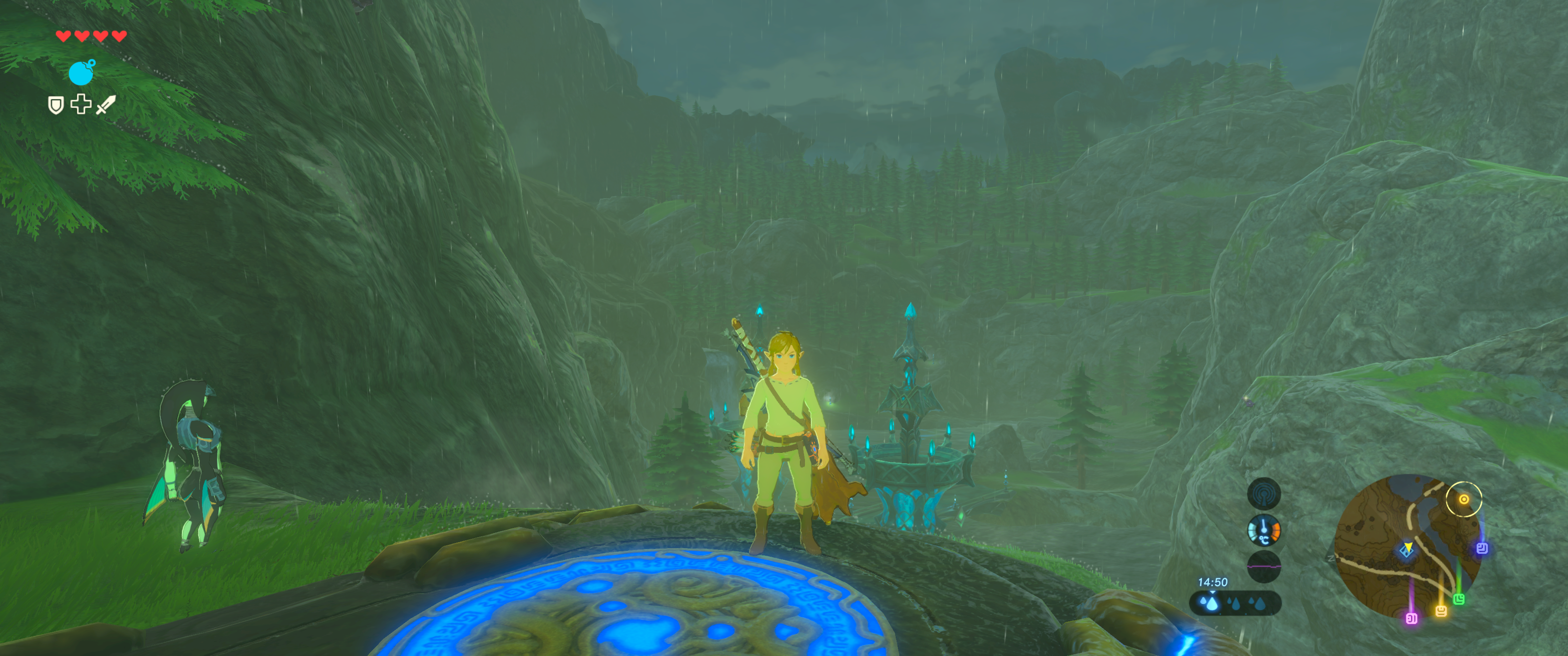The height and width of the screenshot is (656, 1568).
Task: Select the orange objective marker on minimap
Action: point(1463,499)
